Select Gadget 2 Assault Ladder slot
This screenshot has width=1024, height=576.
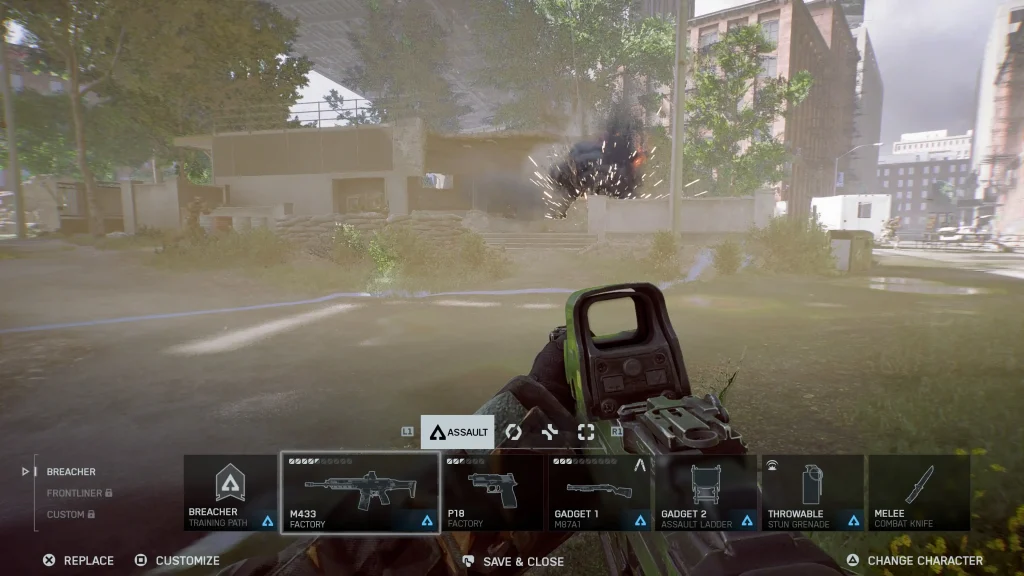pos(708,493)
